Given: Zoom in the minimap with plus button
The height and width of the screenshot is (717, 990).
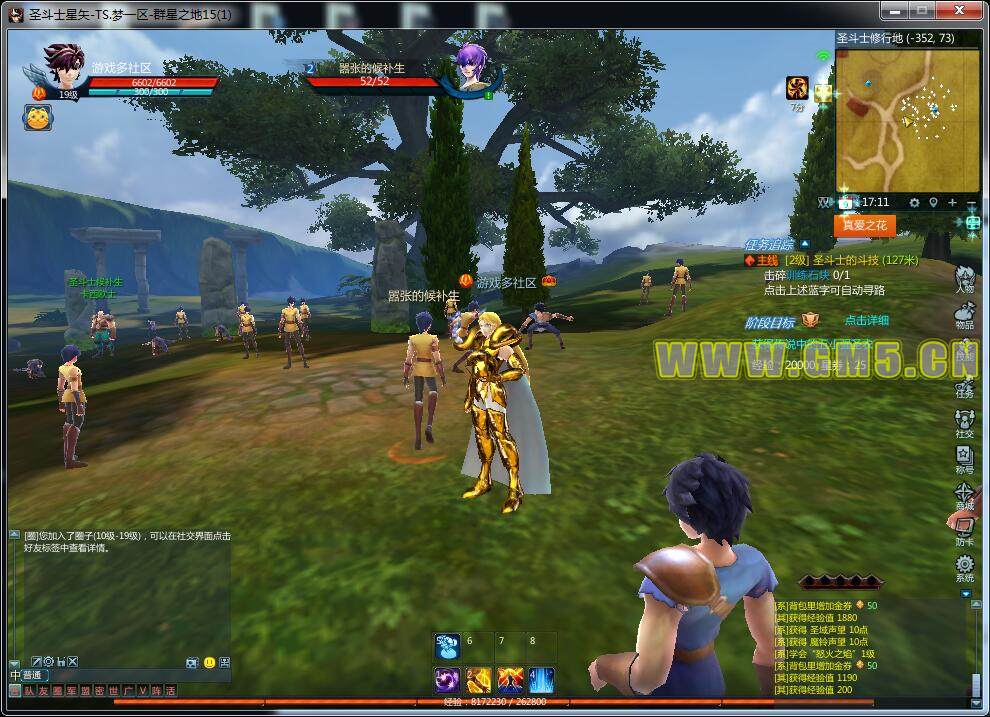Looking at the screenshot, I should click(x=952, y=203).
